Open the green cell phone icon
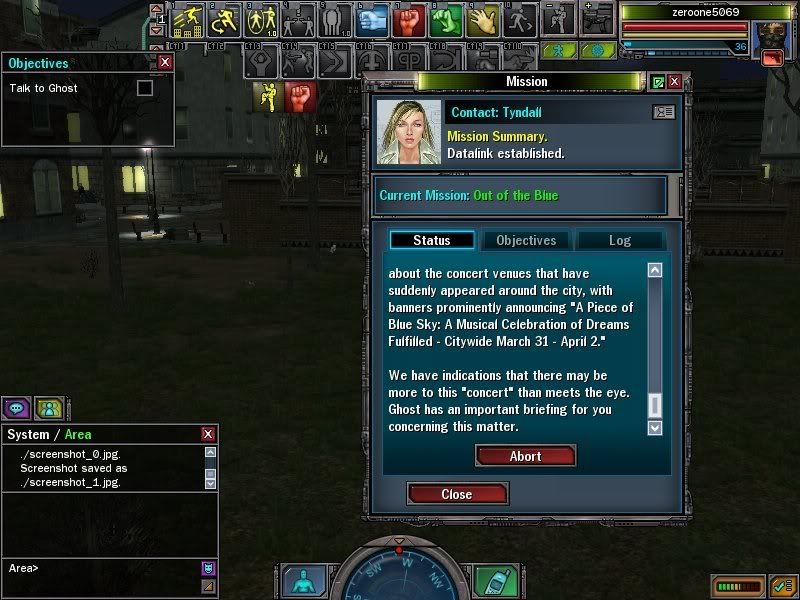This screenshot has height=600, width=800. [x=492, y=582]
